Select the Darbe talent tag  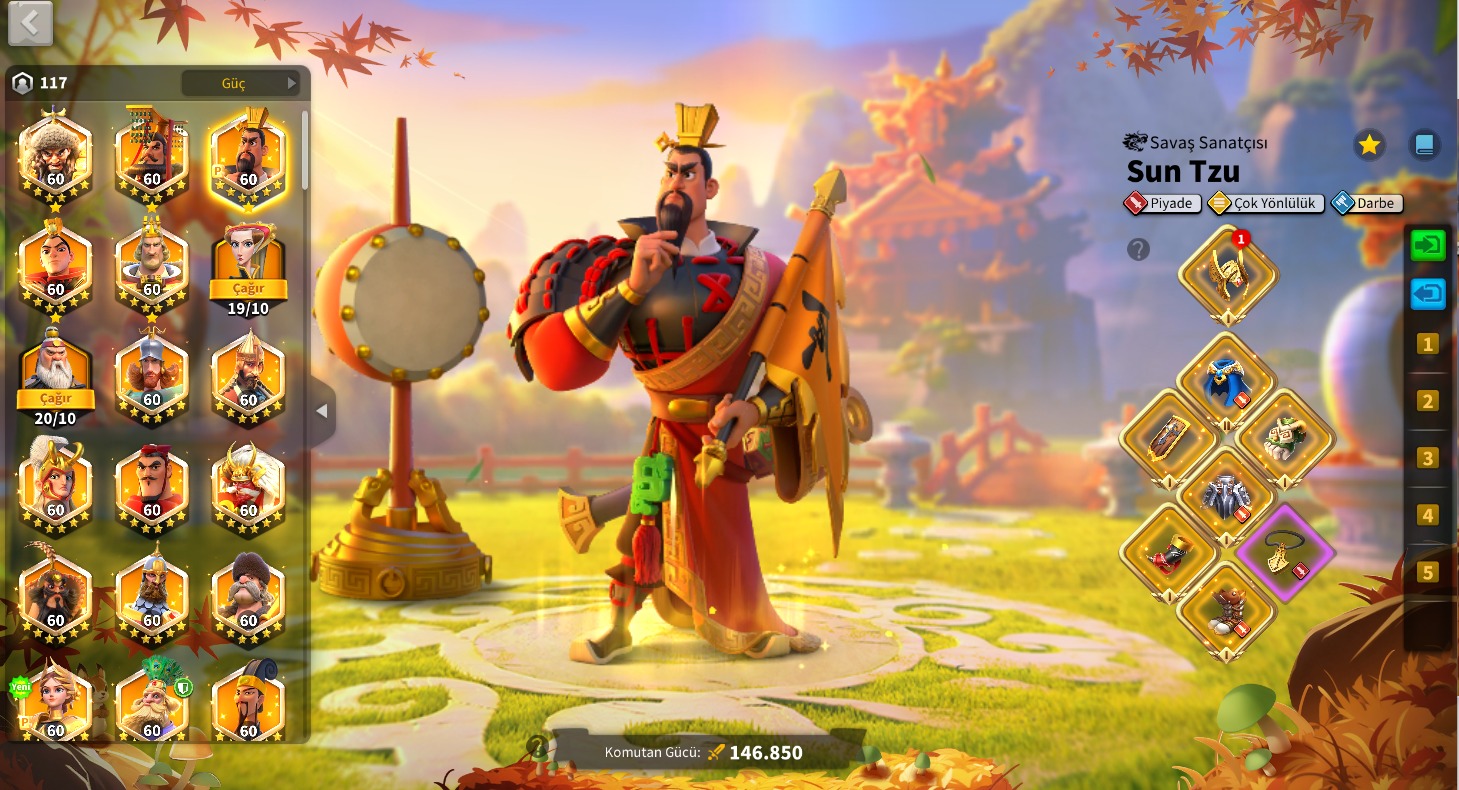[x=1367, y=203]
